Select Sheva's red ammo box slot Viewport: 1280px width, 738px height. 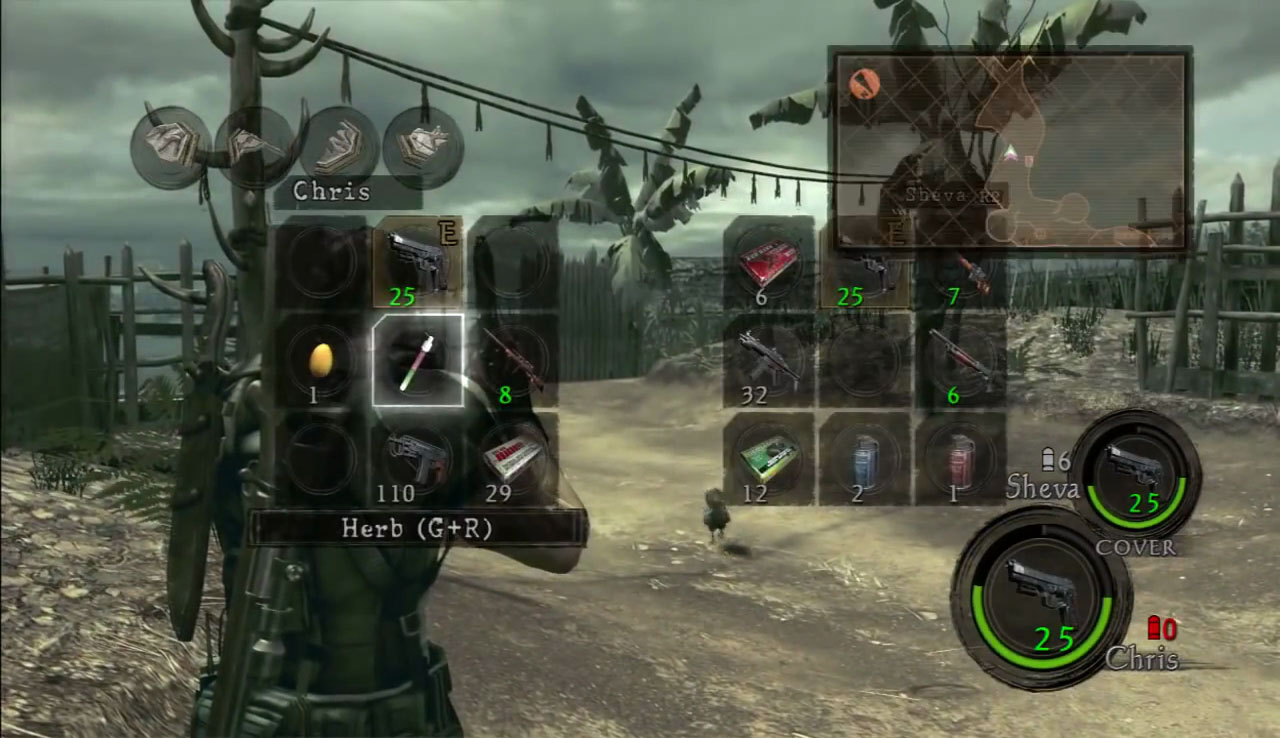pyautogui.click(x=768, y=262)
